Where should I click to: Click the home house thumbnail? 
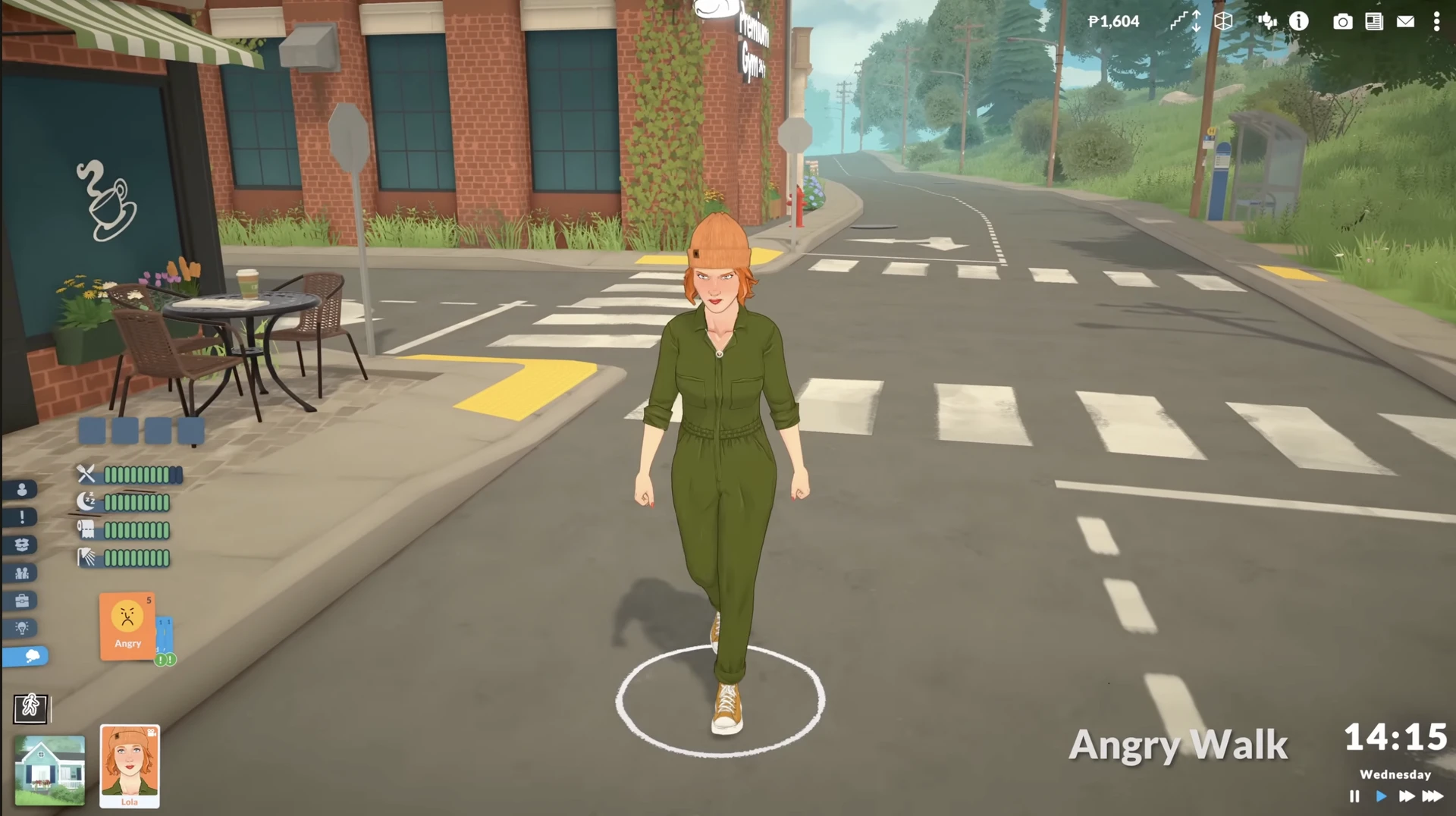click(x=50, y=770)
